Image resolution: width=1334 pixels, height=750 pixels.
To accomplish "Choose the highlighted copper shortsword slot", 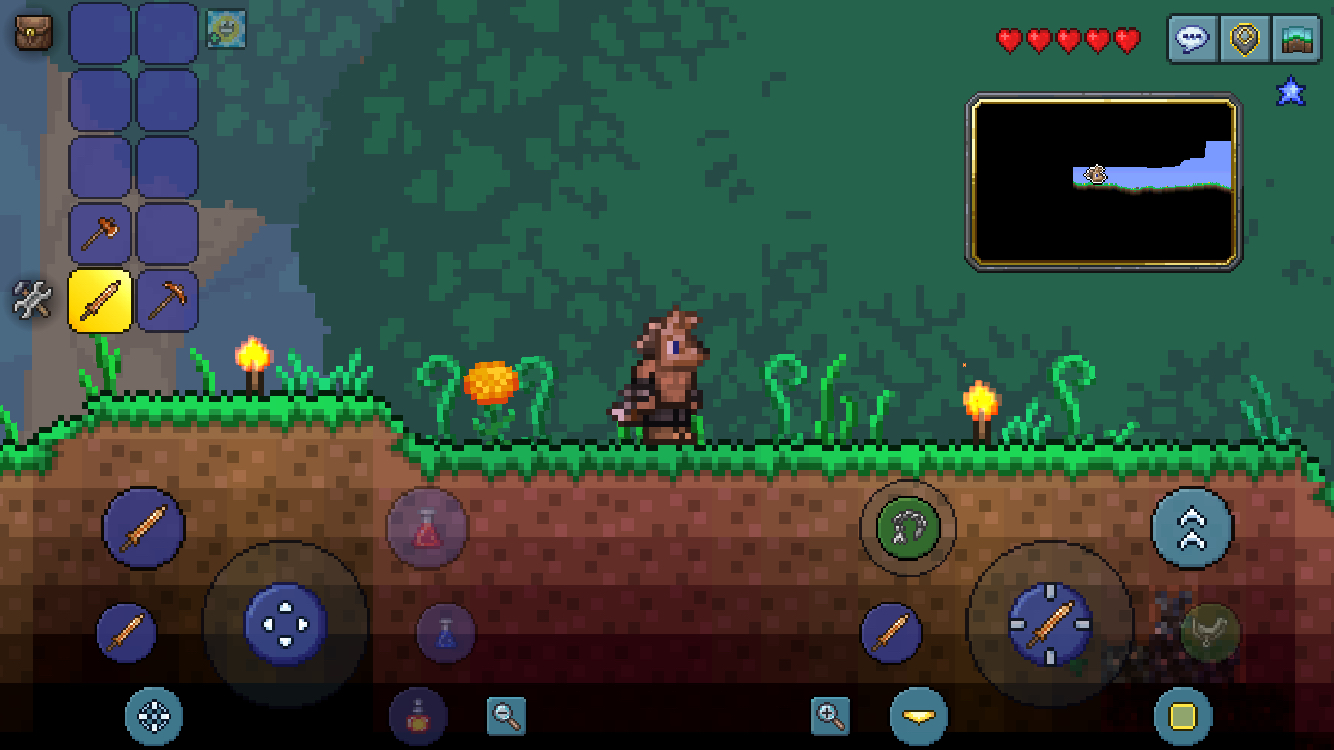I will click(100, 300).
